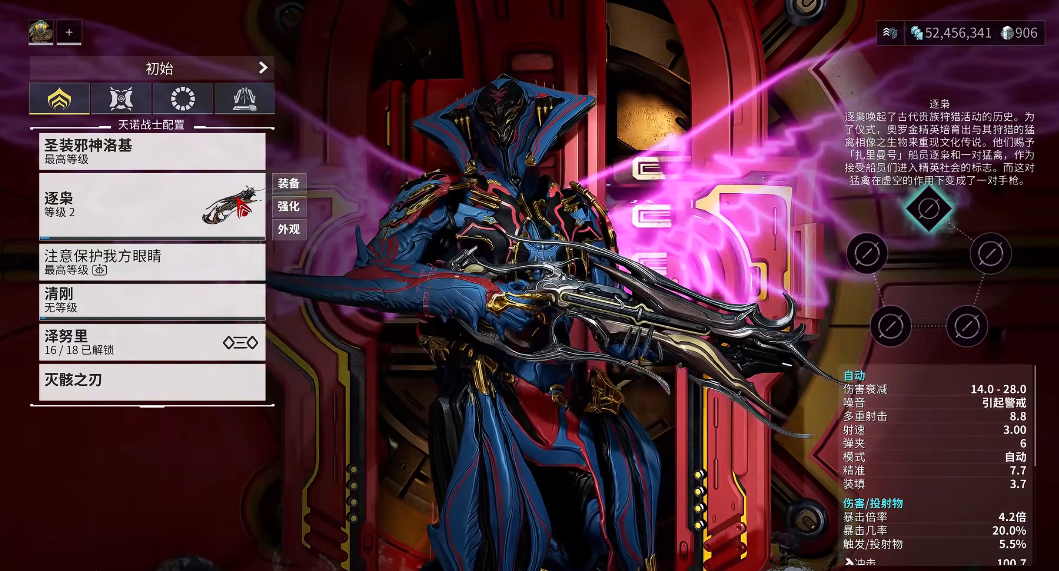Switch to the Warframe loadout tab

59,98
